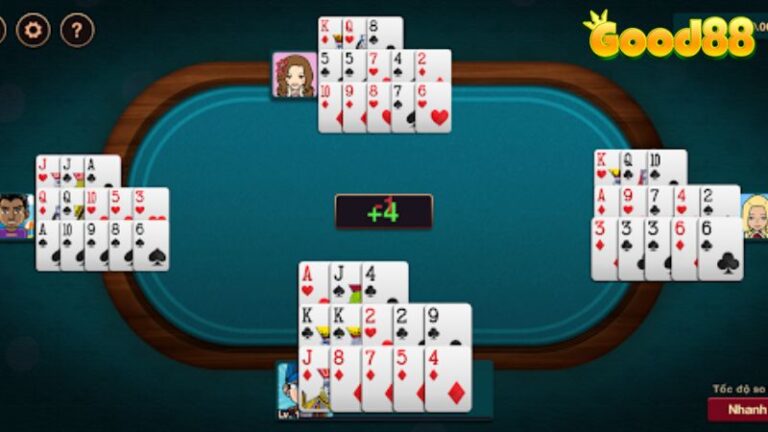The width and height of the screenshot is (768, 432).
Task: Open the gear settings menu
Action: (33, 30)
